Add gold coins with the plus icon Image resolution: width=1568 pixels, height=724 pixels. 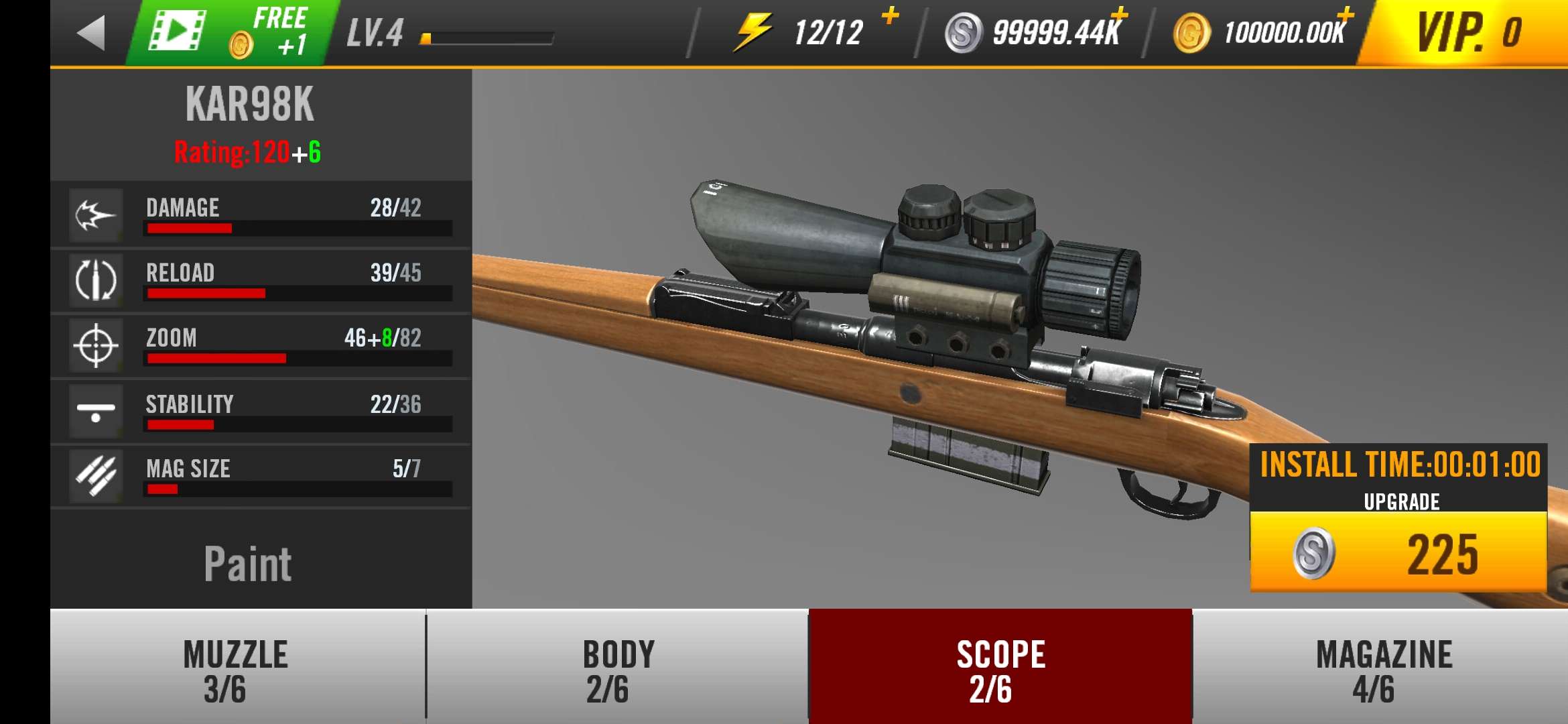[1345, 15]
